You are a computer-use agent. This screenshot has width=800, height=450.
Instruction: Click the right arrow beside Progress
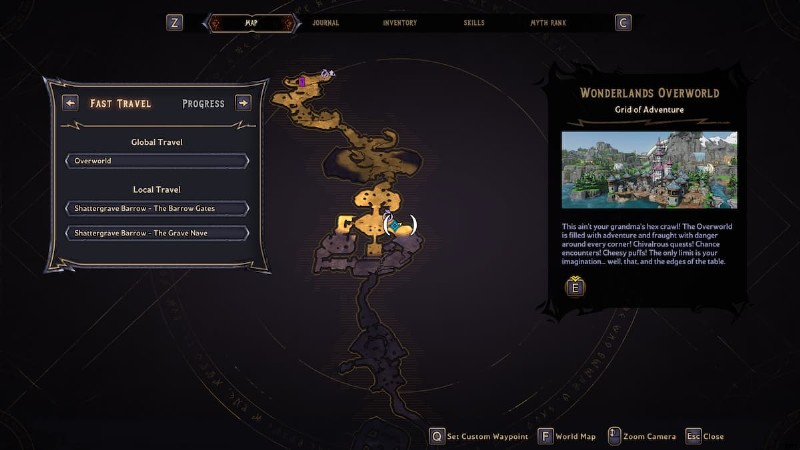[243, 102]
